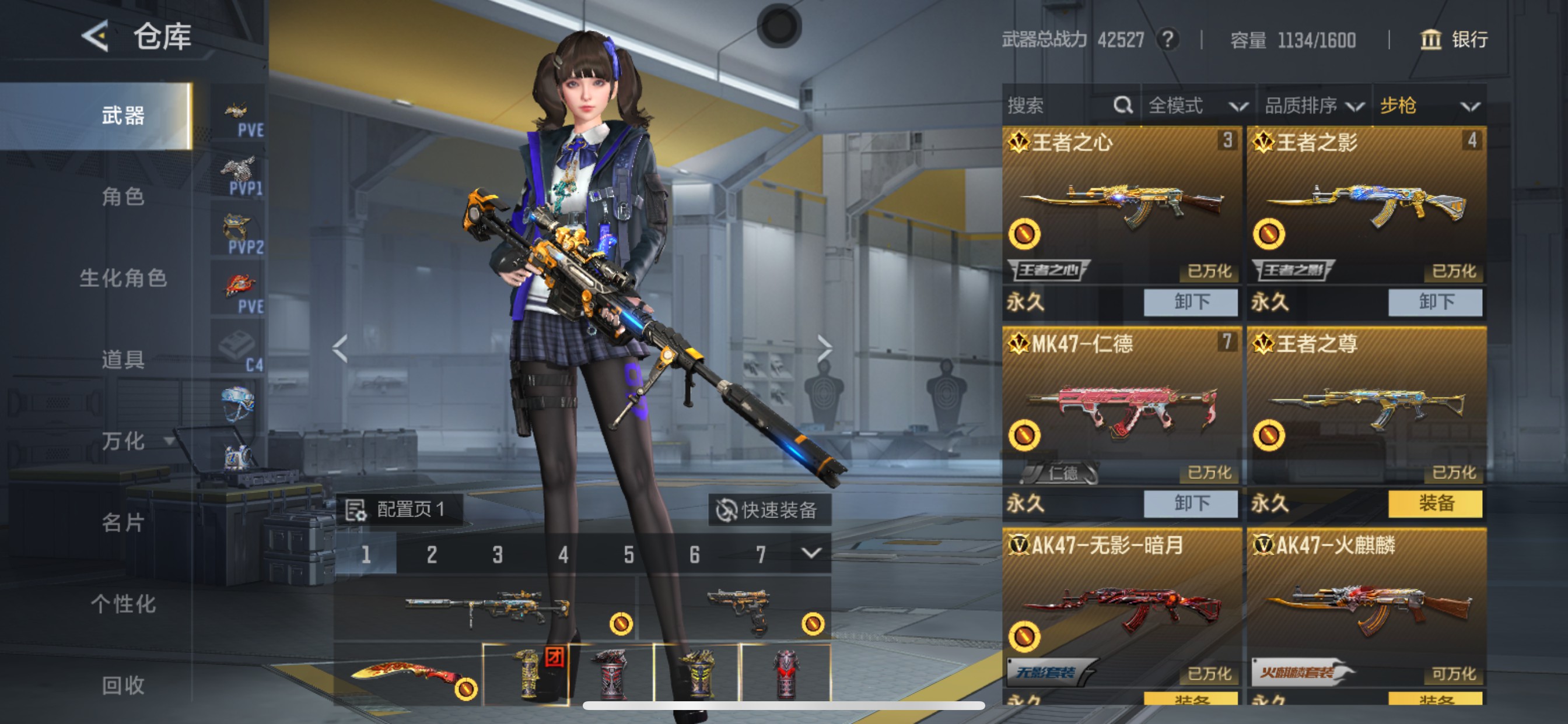This screenshot has height=724, width=1568.
Task: Select the AK47-火麒麟 weapon card
Action: 1366,609
